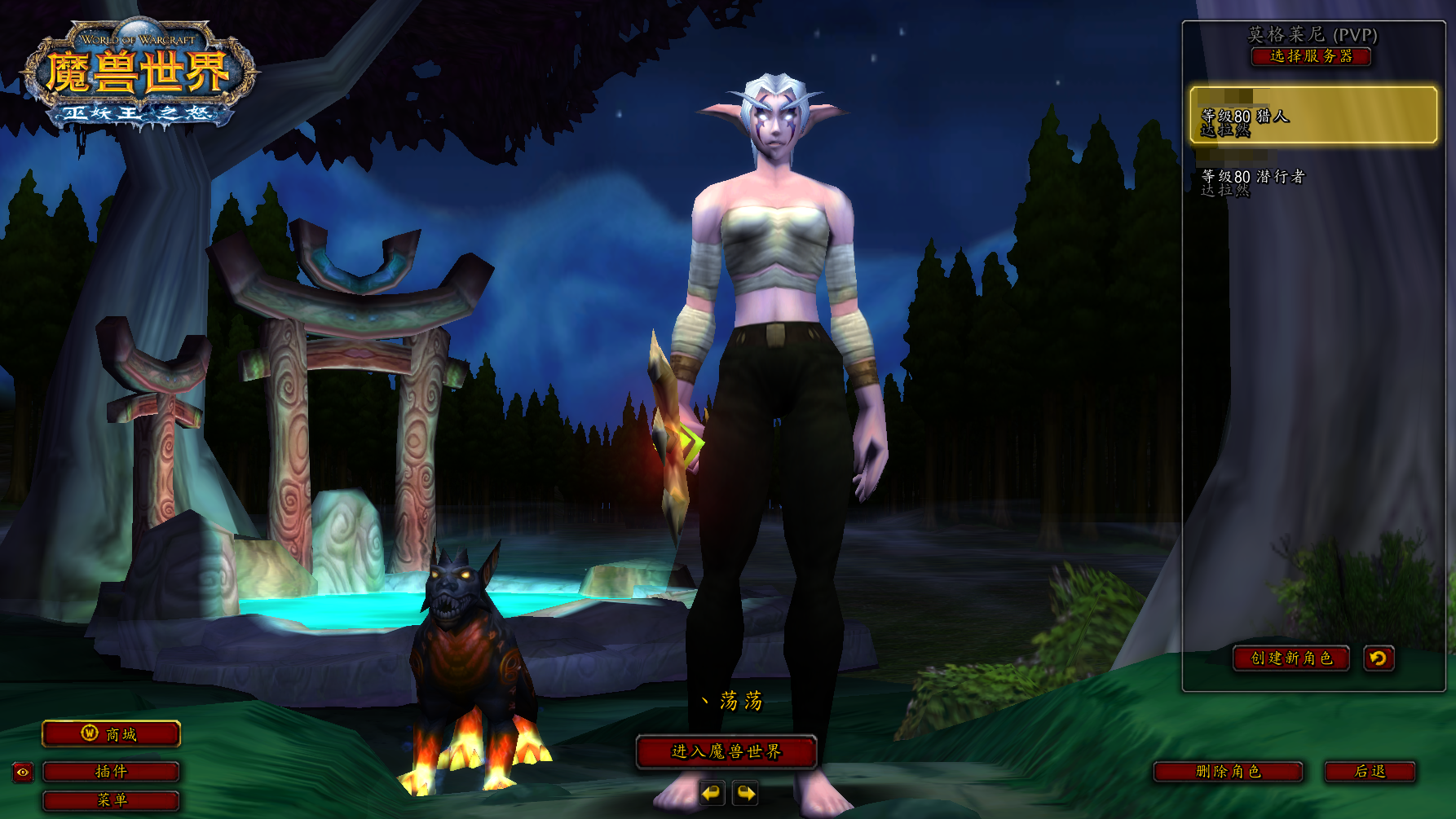Image resolution: width=1456 pixels, height=819 pixels.
Task: Click 创建新角色 to create a character
Action: point(1291,658)
